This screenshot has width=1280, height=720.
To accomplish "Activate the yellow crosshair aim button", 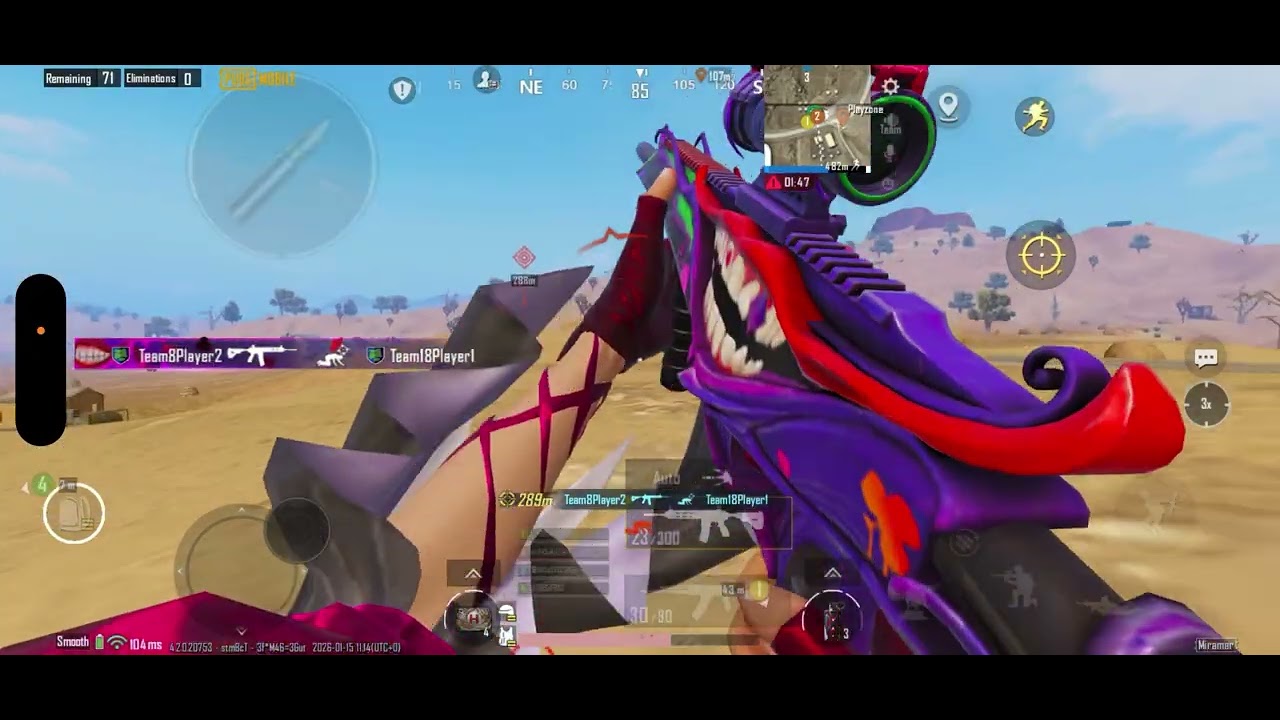I will 1041,256.
